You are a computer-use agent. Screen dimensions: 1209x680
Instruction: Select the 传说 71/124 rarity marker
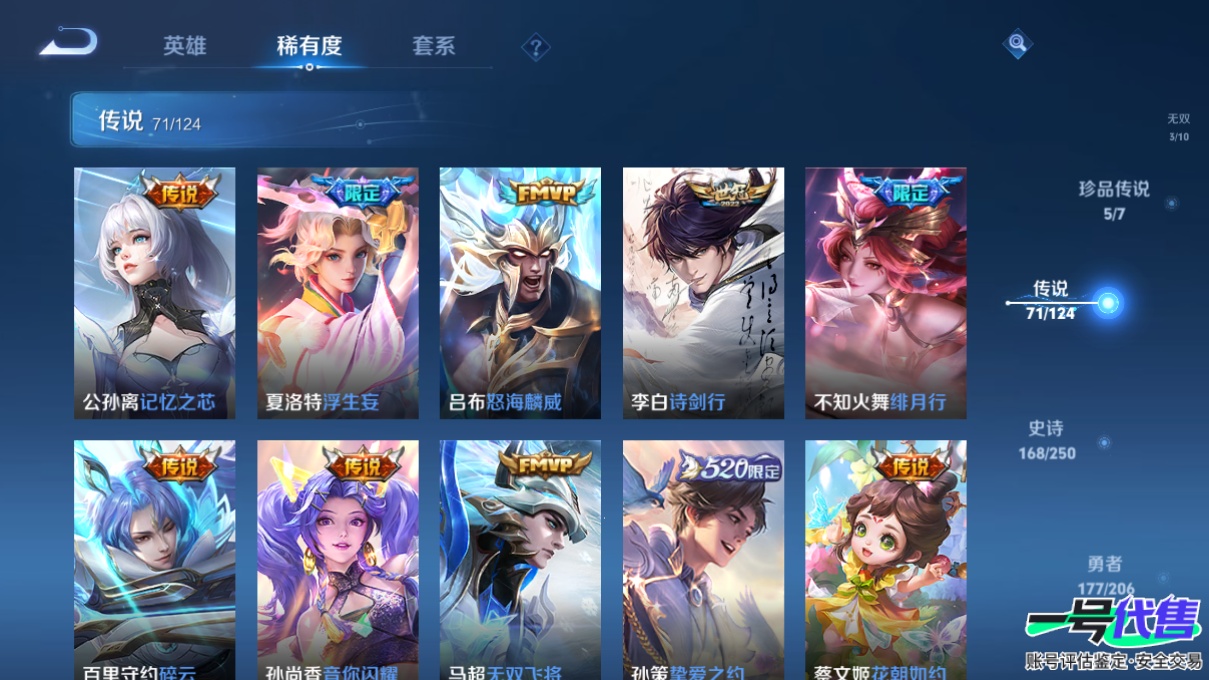point(1107,302)
